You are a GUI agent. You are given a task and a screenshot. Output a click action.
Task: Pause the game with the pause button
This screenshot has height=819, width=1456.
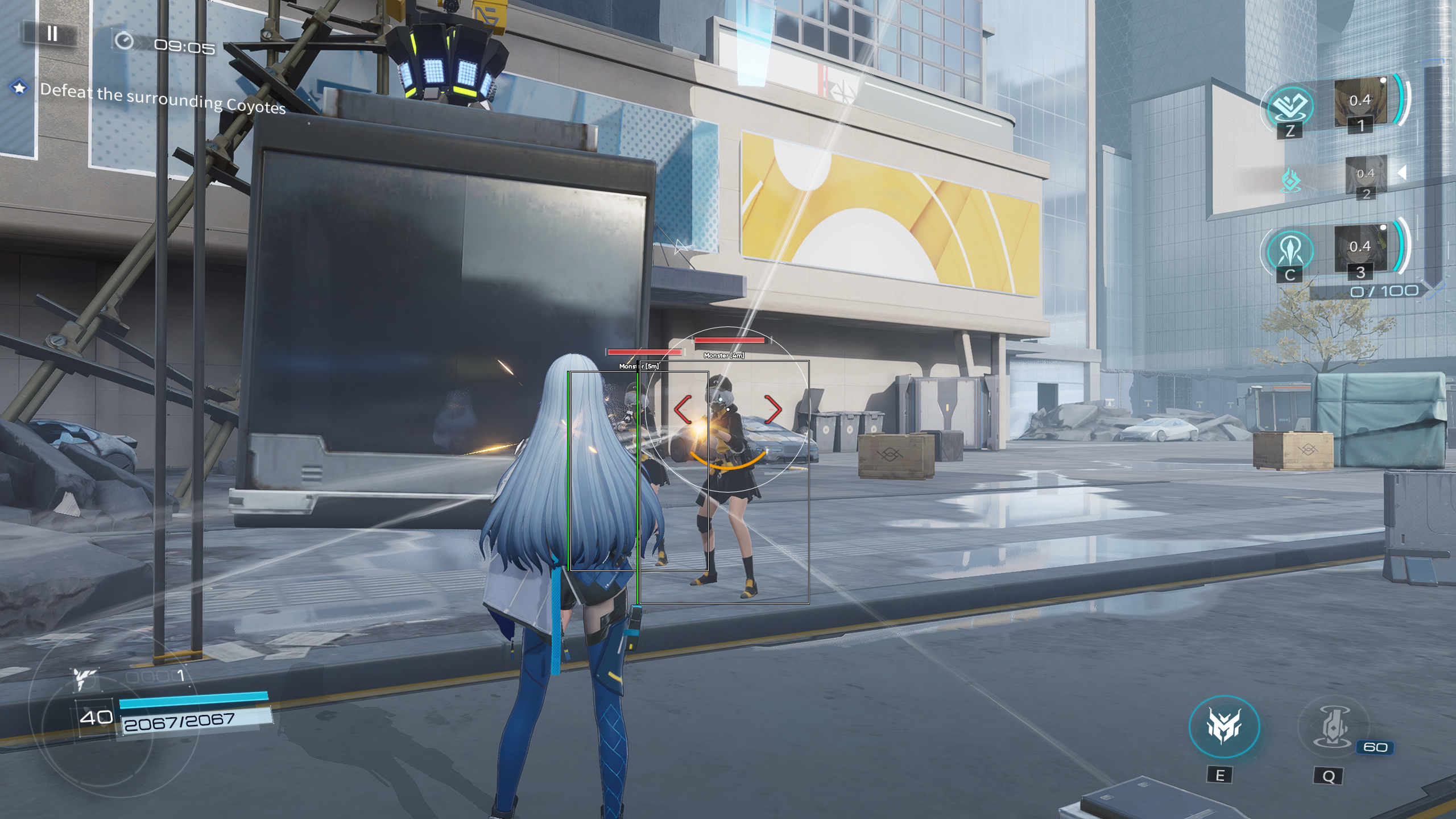click(52, 34)
